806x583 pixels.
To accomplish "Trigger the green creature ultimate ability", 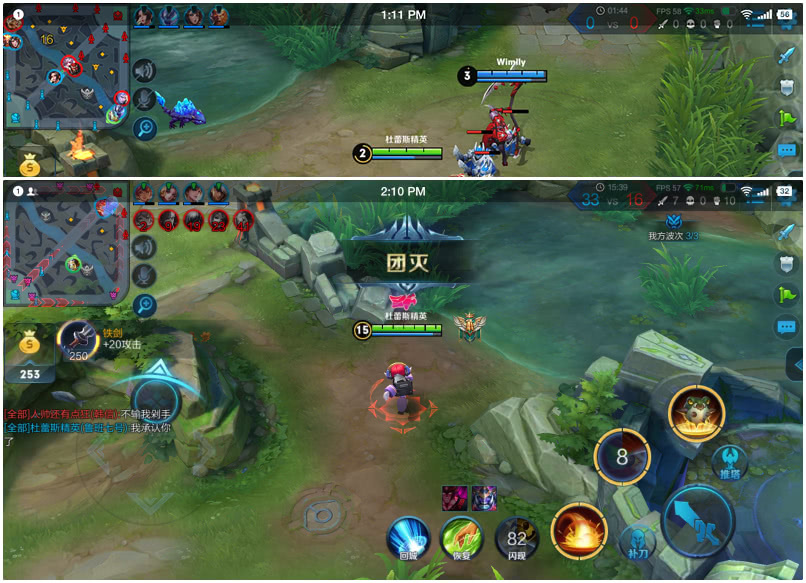I will point(696,412).
